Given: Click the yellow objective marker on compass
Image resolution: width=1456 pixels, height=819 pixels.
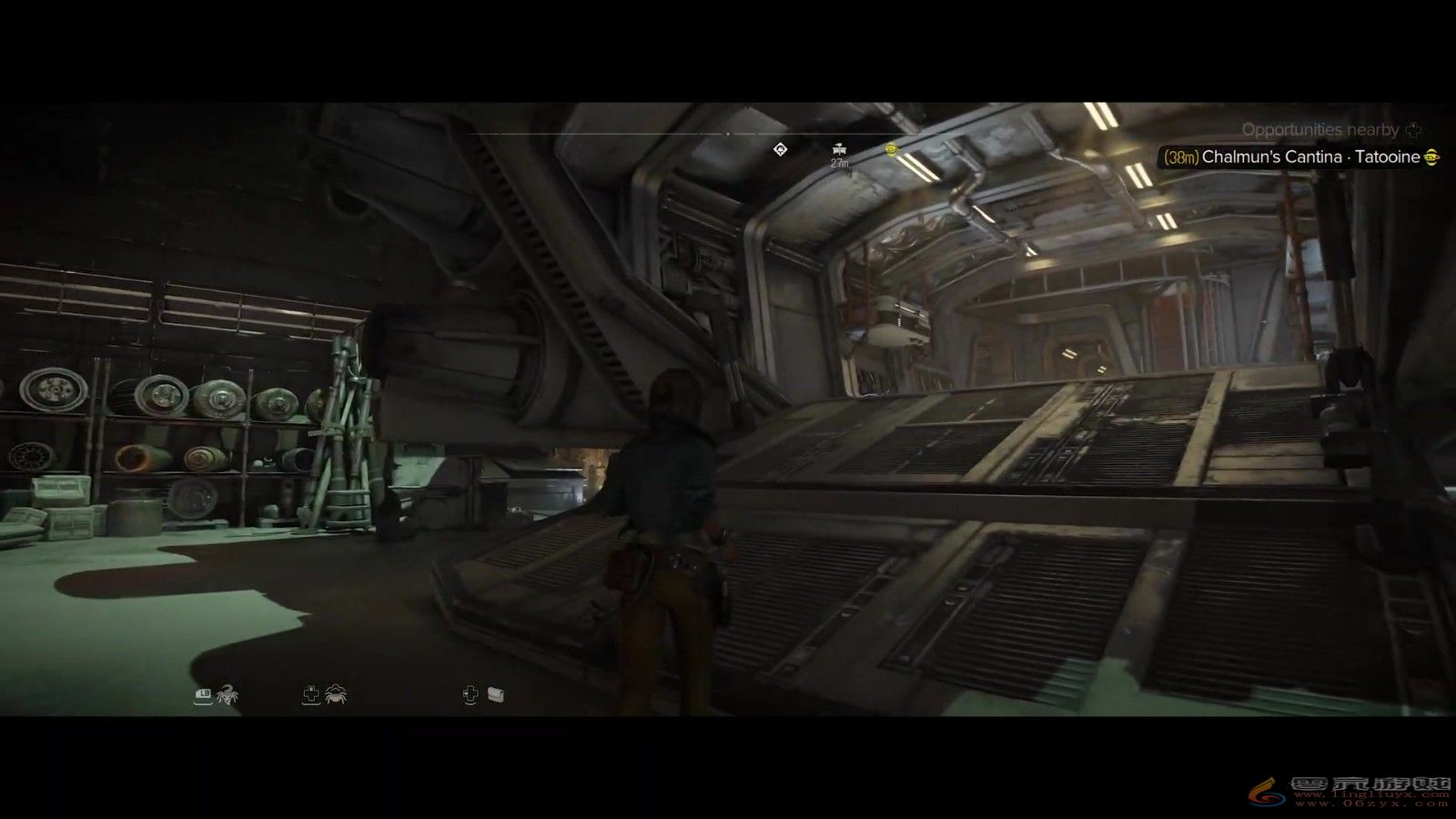Looking at the screenshot, I should pyautogui.click(x=891, y=150).
